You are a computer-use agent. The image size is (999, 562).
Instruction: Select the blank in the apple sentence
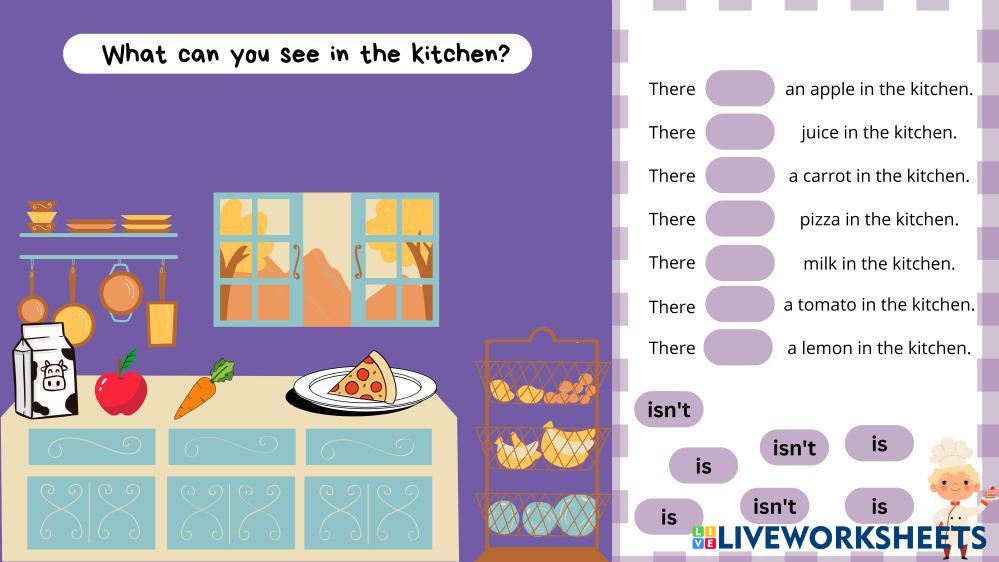[740, 88]
